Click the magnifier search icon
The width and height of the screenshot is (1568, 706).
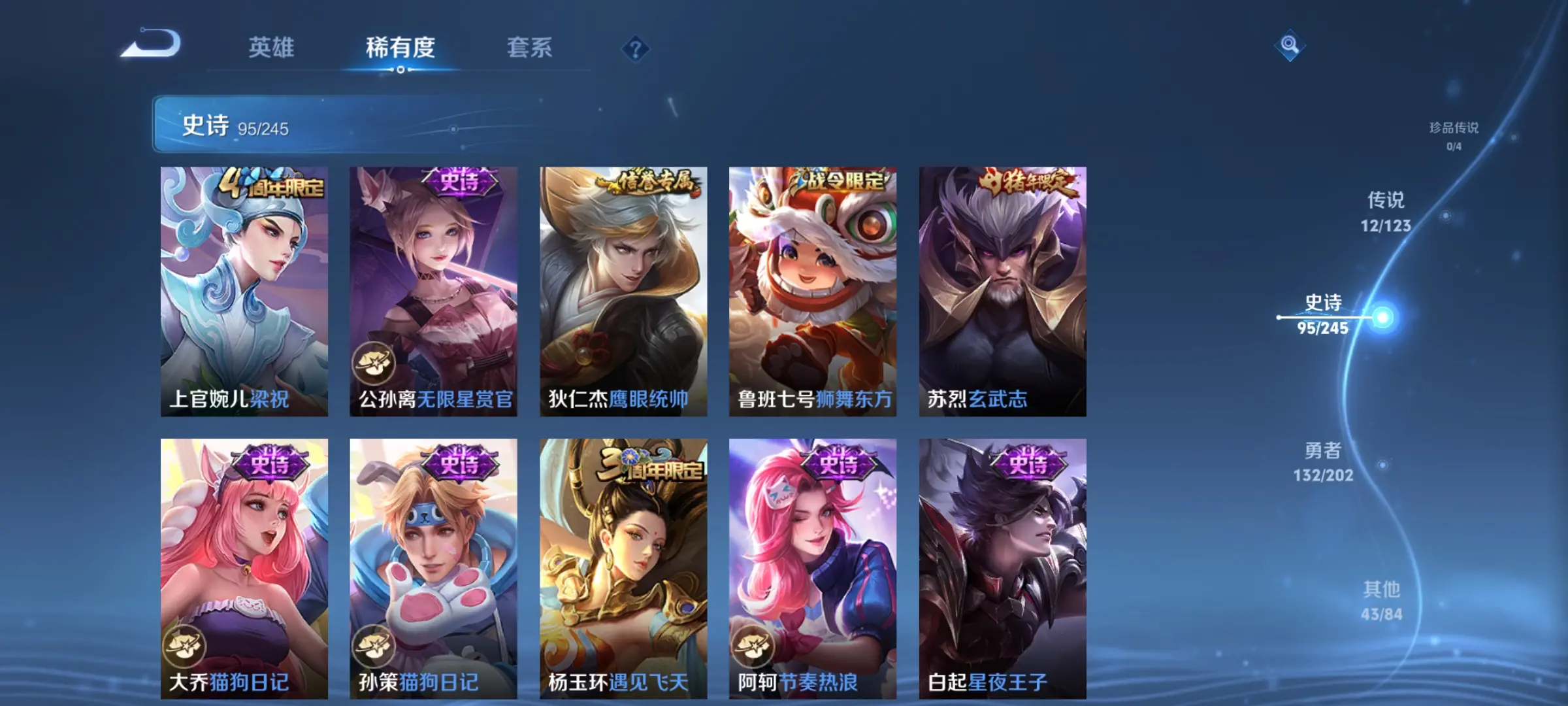1289,45
